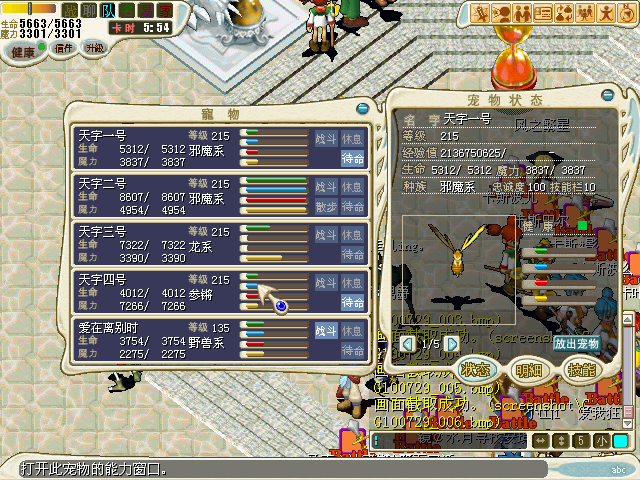Click the 升级 level-up tab

95,48
